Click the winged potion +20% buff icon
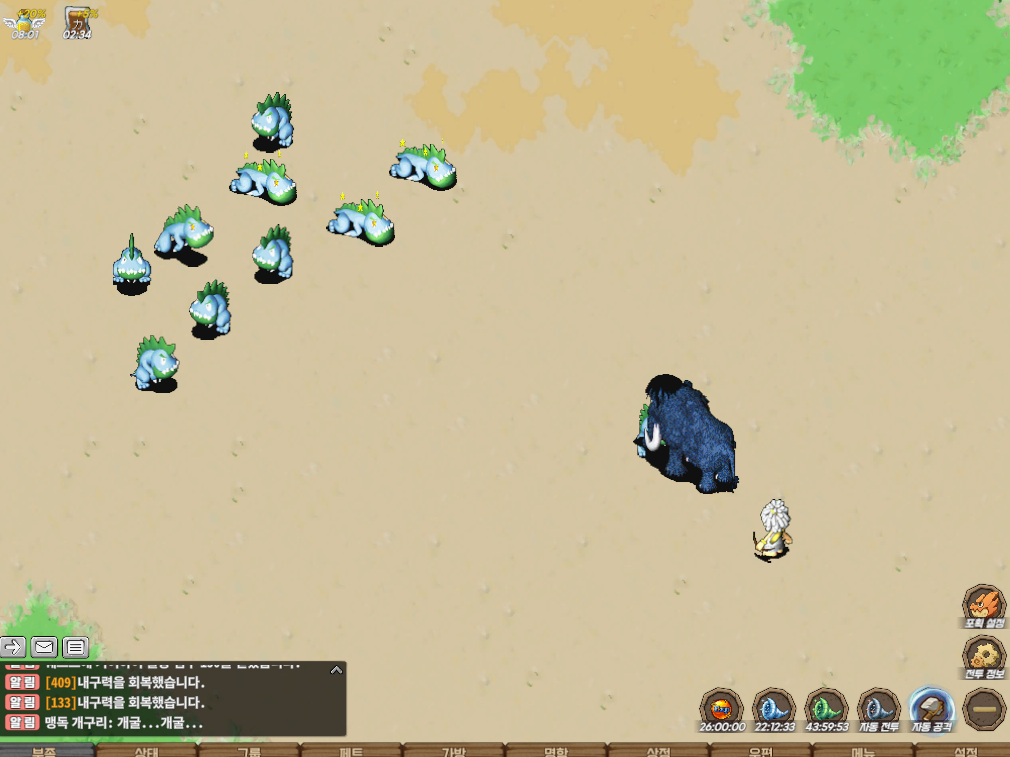The image size is (1010, 757). pos(24,21)
